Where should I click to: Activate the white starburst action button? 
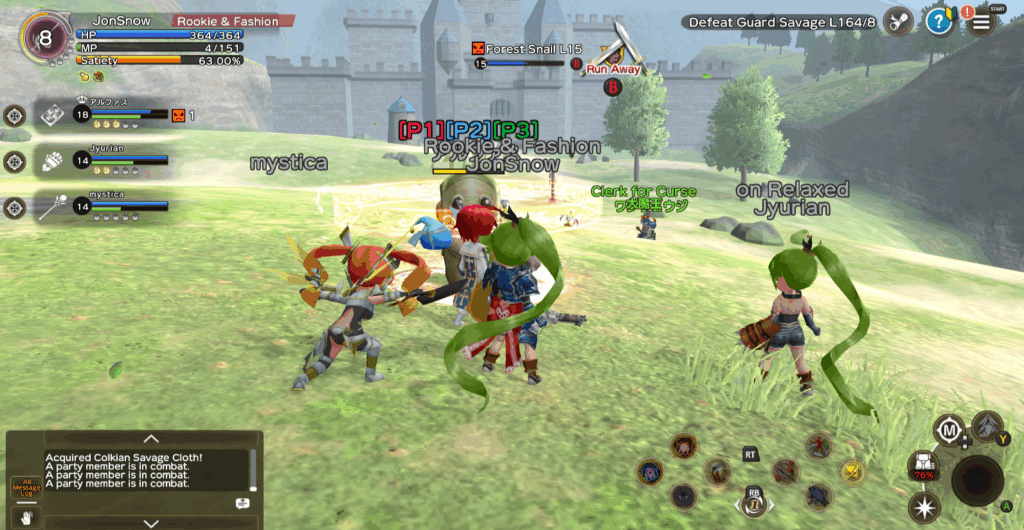point(922,508)
